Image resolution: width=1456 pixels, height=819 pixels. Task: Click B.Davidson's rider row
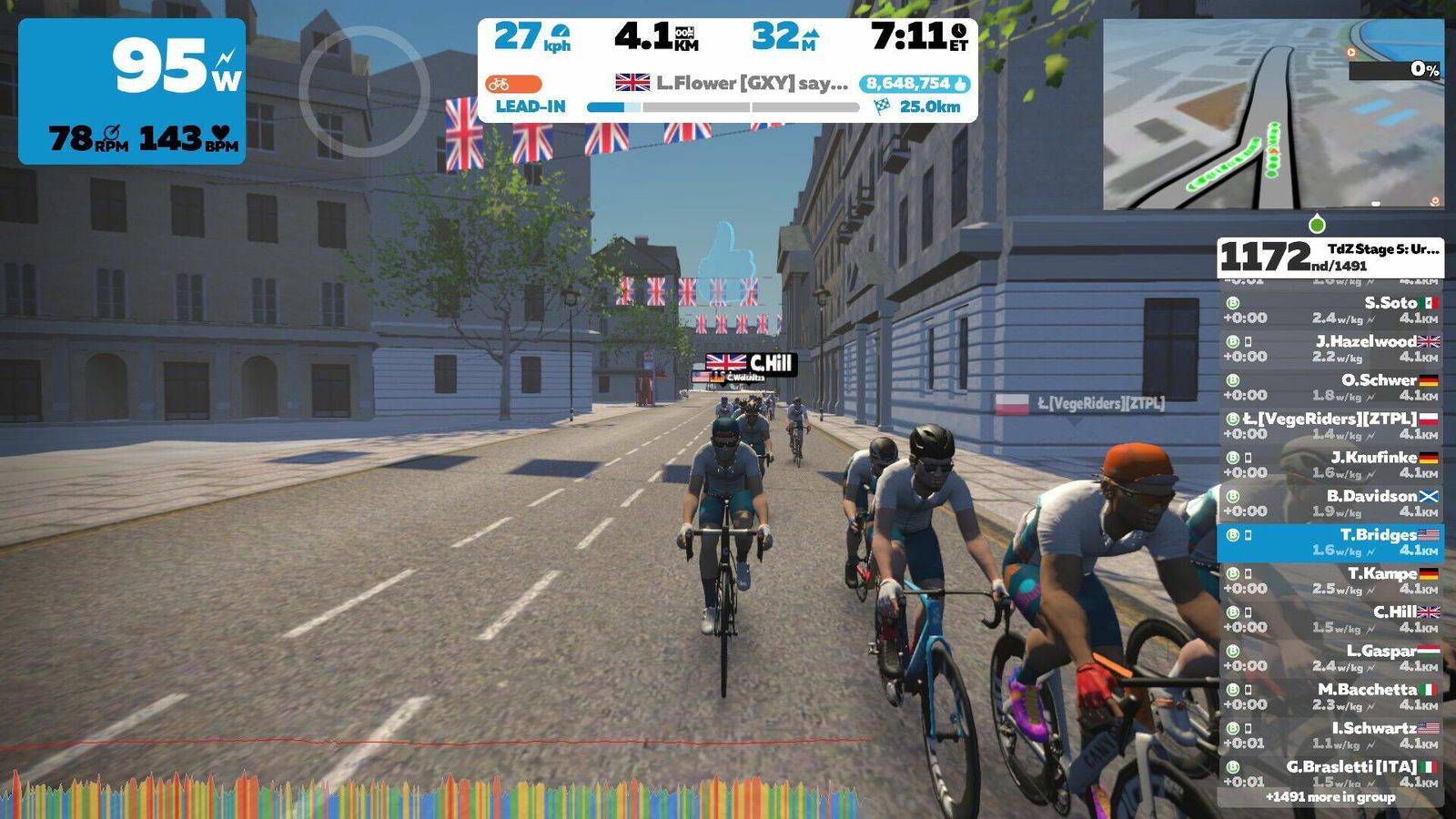click(1330, 503)
